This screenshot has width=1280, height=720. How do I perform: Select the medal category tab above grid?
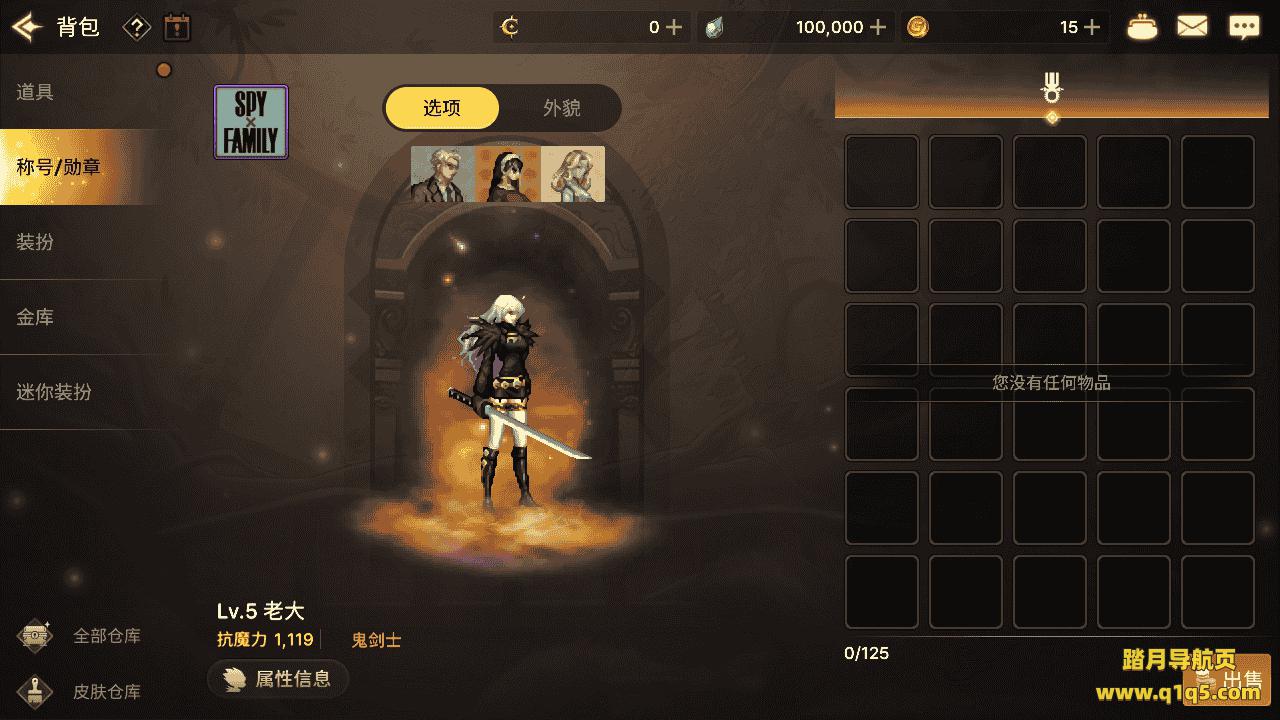[x=1051, y=89]
